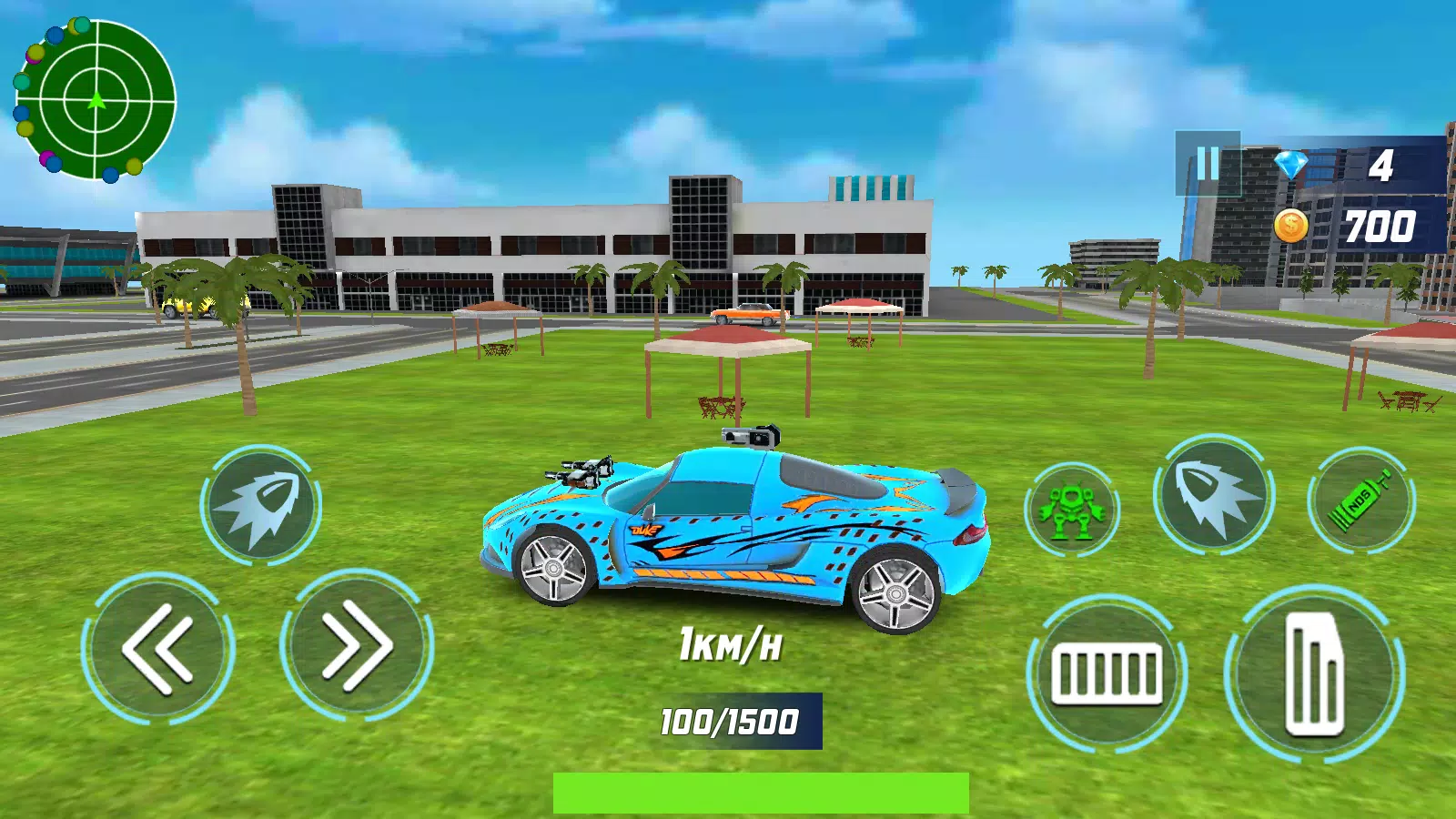Steer right with the double-arrow button

point(357,648)
